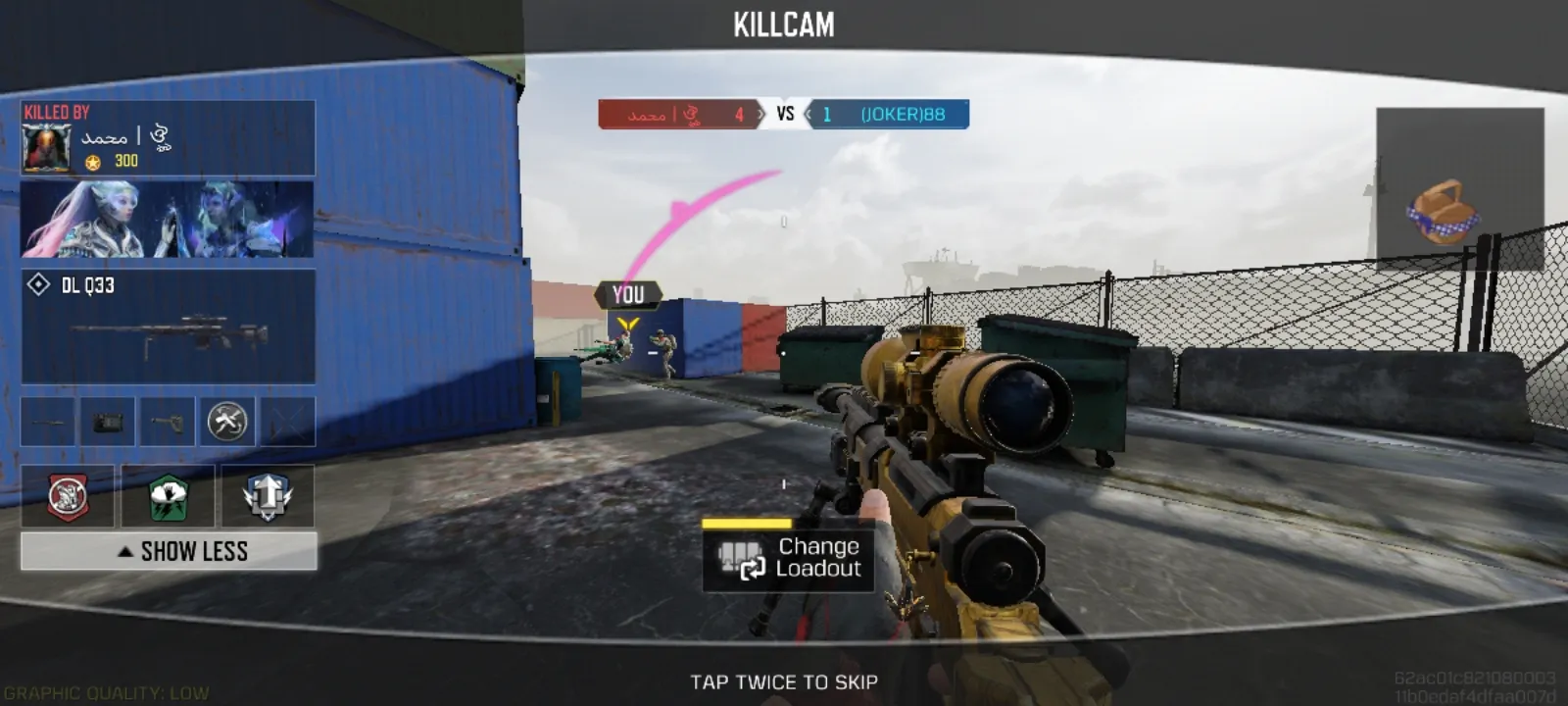View the killer's calling card banner
The height and width of the screenshot is (706, 1568).
[x=168, y=219]
